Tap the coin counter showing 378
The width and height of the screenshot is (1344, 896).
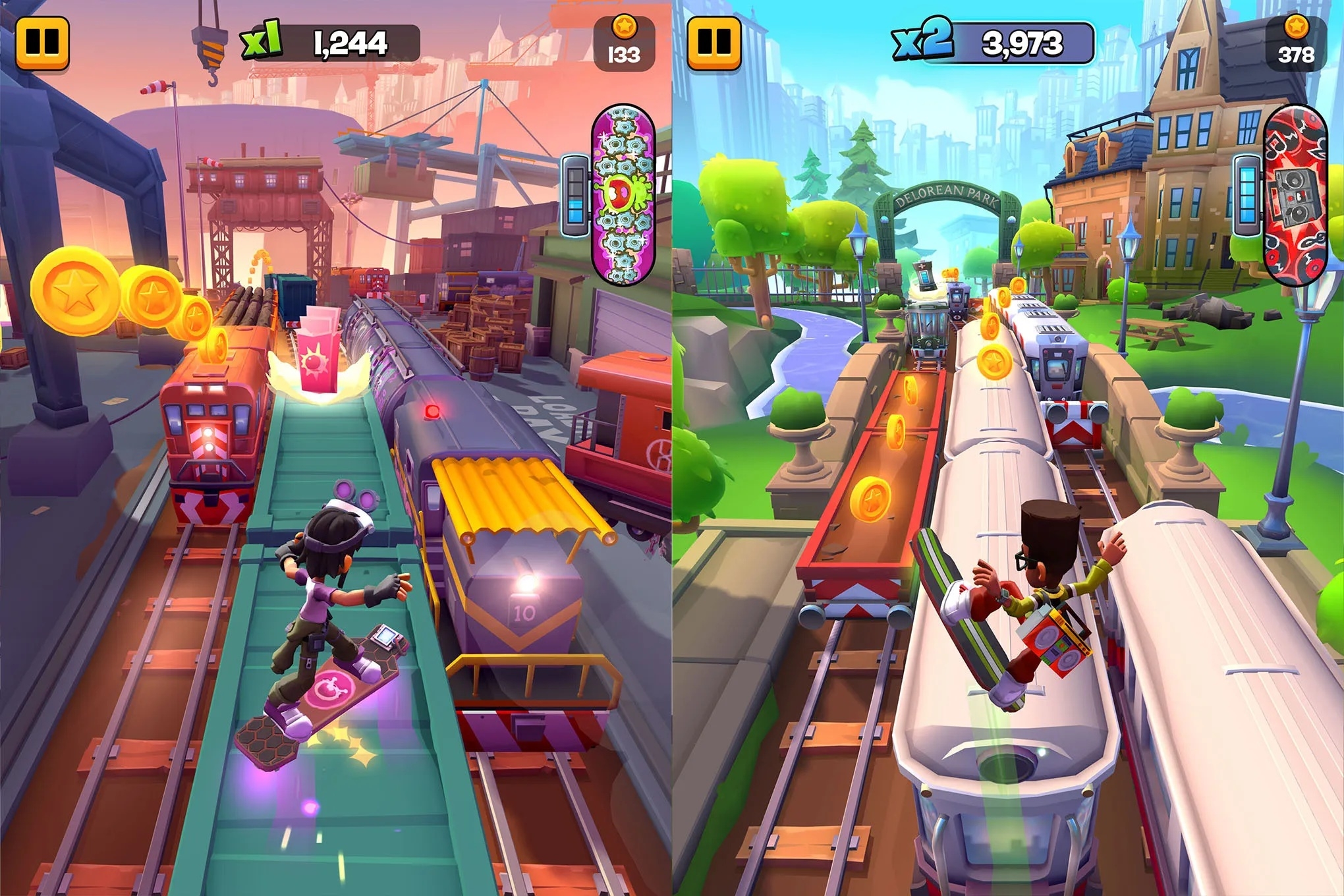pyautogui.click(x=1297, y=46)
